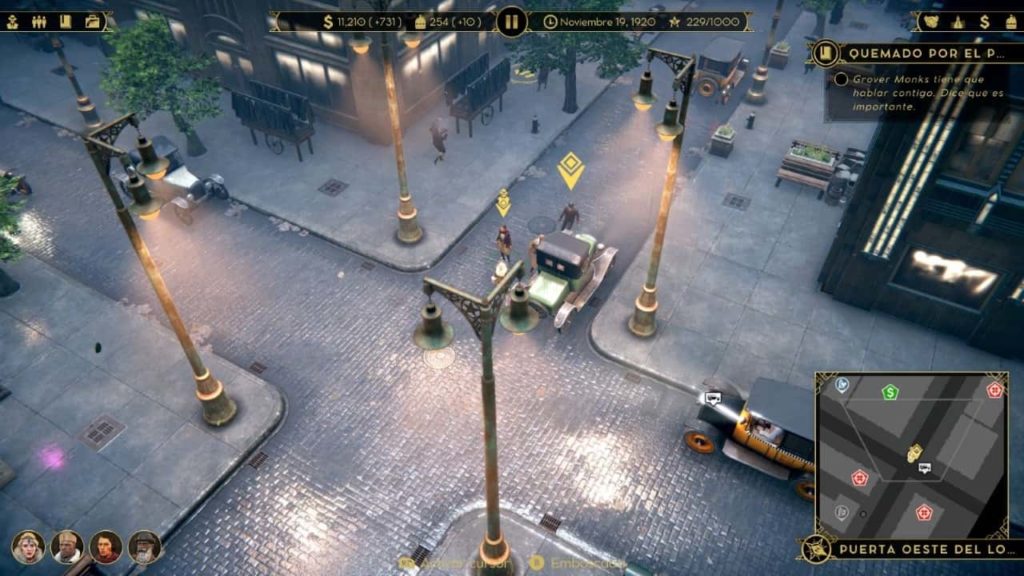Open the journal book icon
Image resolution: width=1024 pixels, height=576 pixels.
point(66,21)
